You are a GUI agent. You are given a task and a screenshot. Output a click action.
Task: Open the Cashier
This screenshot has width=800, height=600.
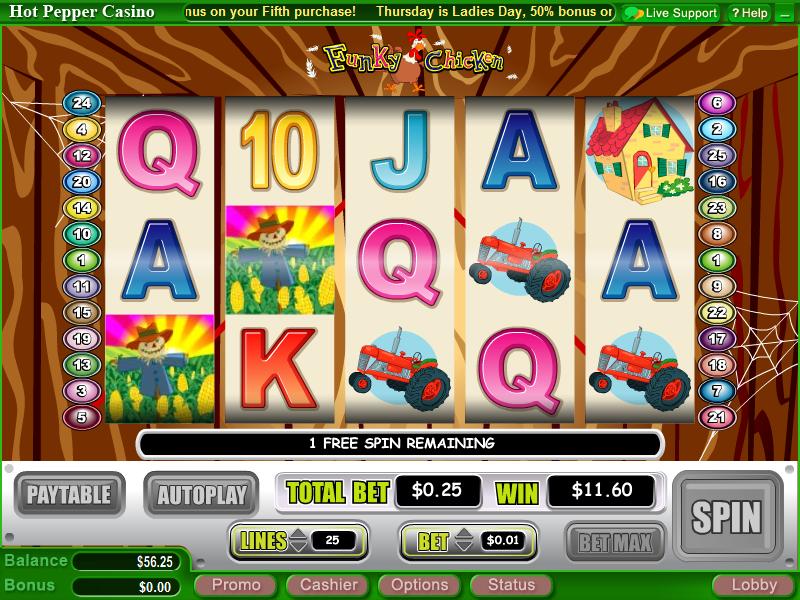328,585
